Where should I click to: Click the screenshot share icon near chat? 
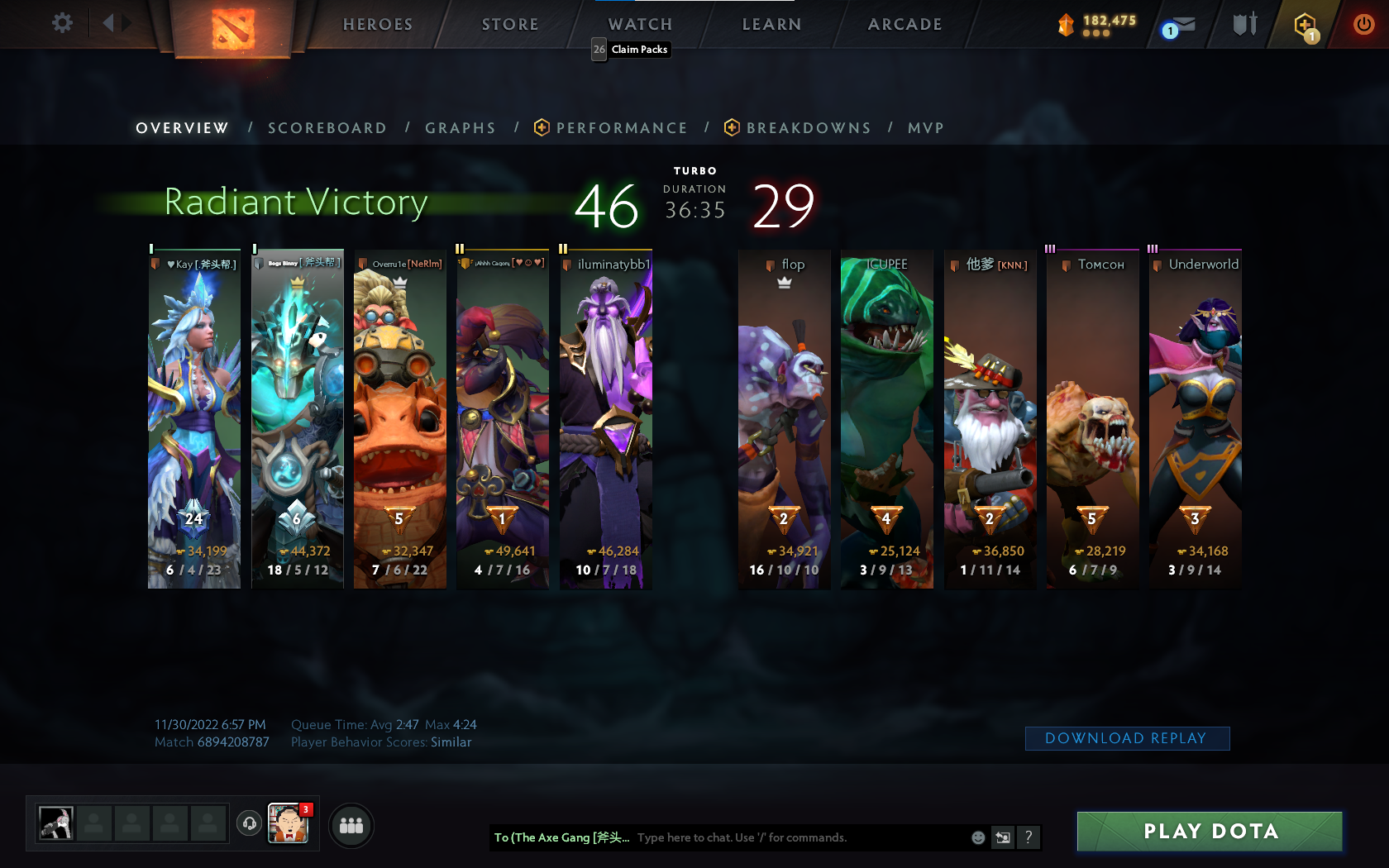pos(1003,837)
